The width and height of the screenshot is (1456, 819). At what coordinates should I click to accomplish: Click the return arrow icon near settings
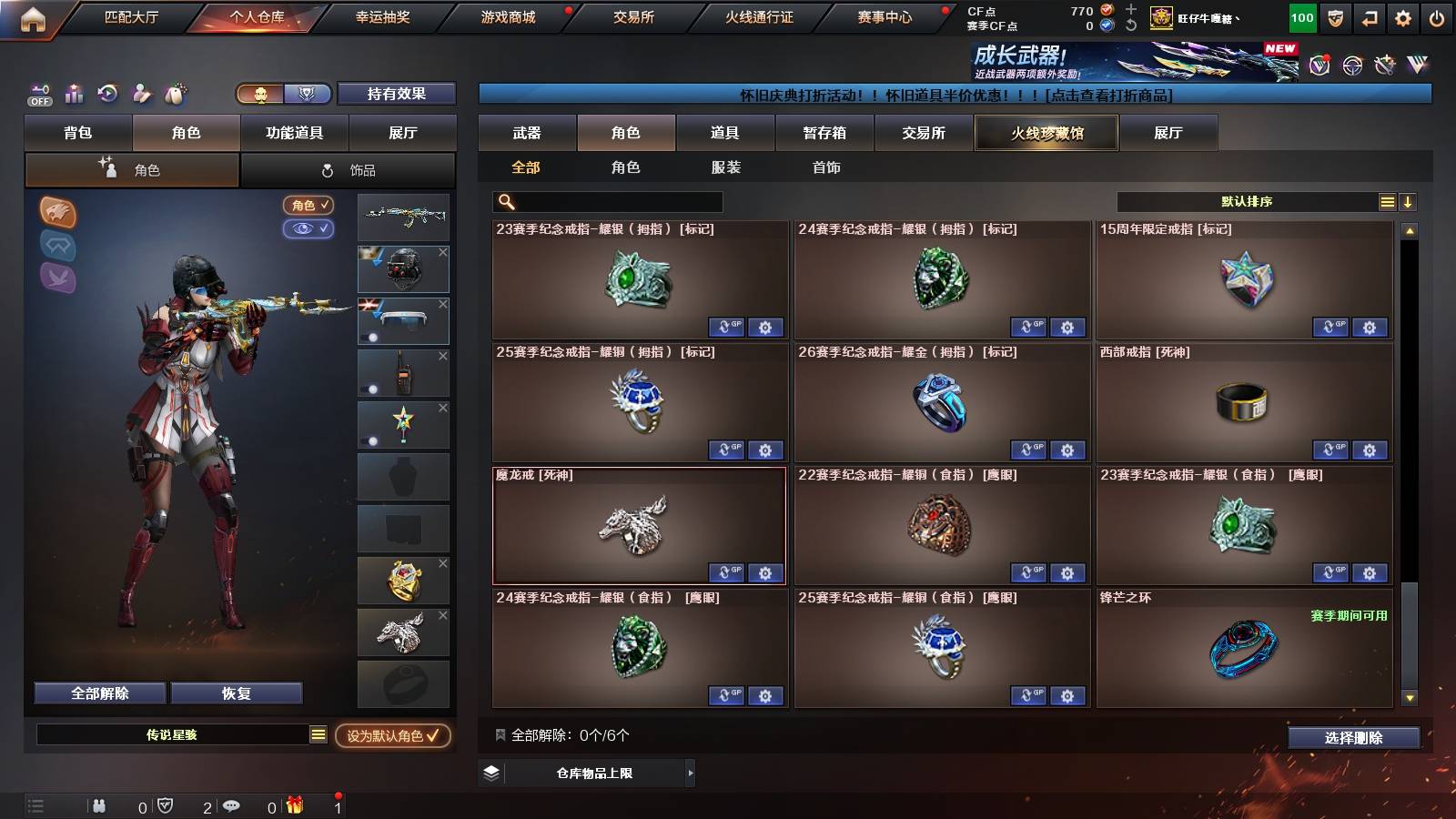tap(1370, 17)
